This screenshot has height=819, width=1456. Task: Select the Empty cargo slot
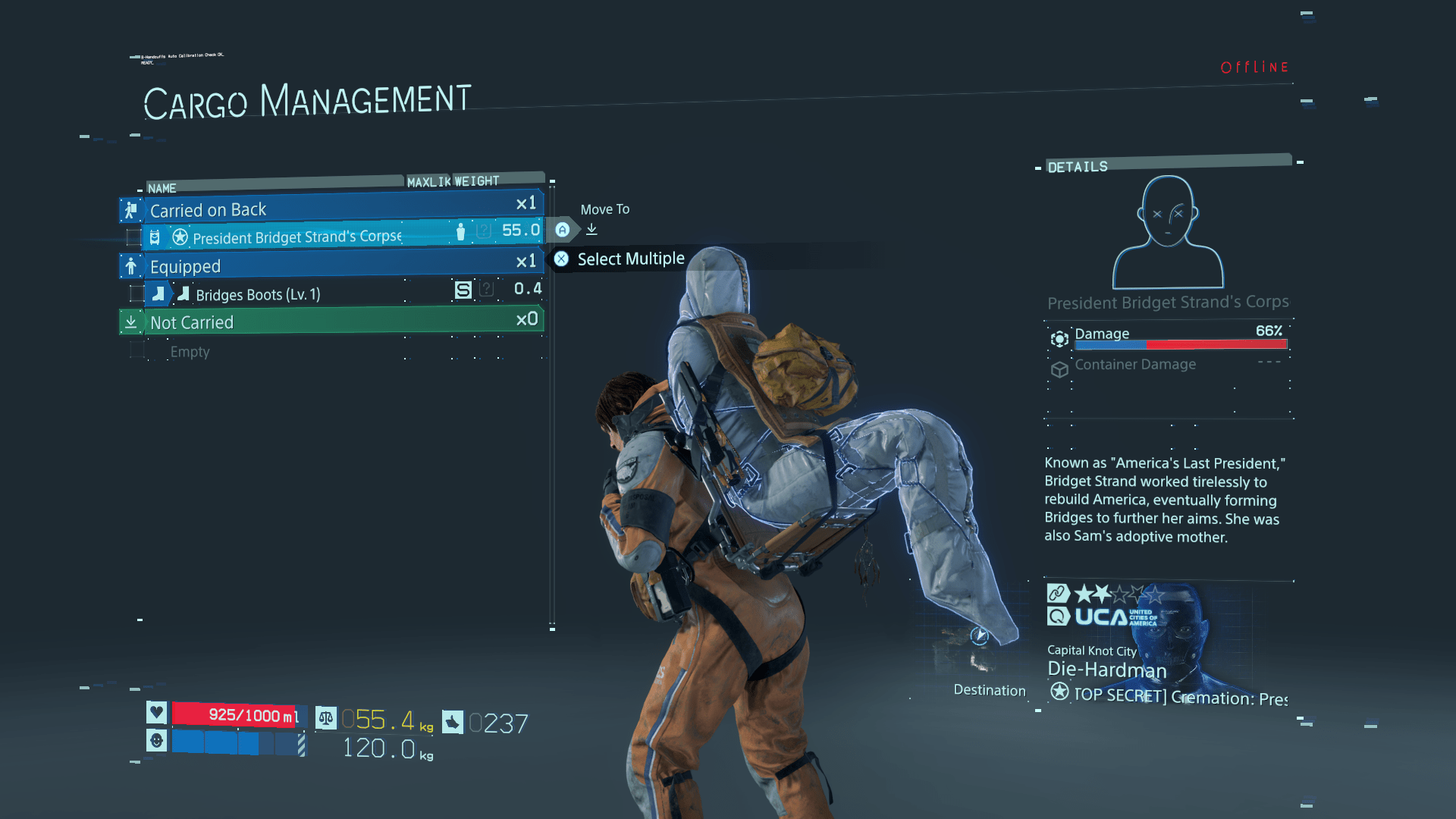[190, 351]
